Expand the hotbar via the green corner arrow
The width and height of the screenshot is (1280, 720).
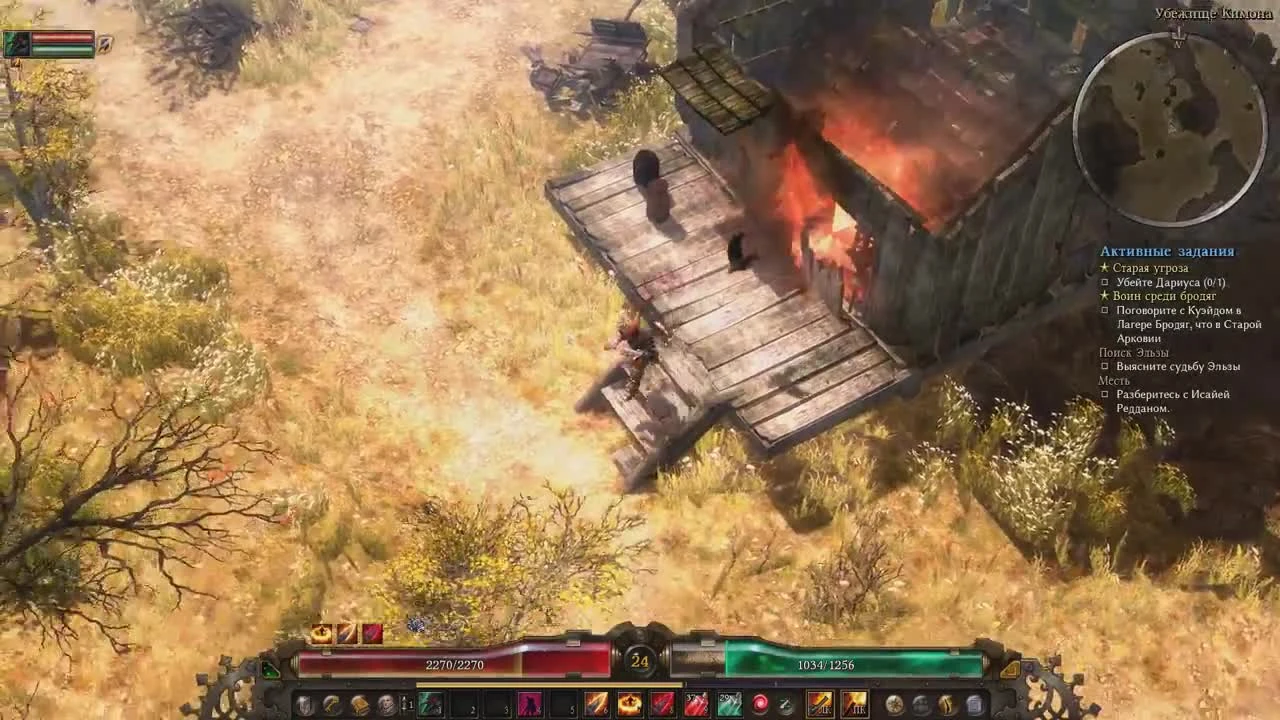[x=270, y=668]
